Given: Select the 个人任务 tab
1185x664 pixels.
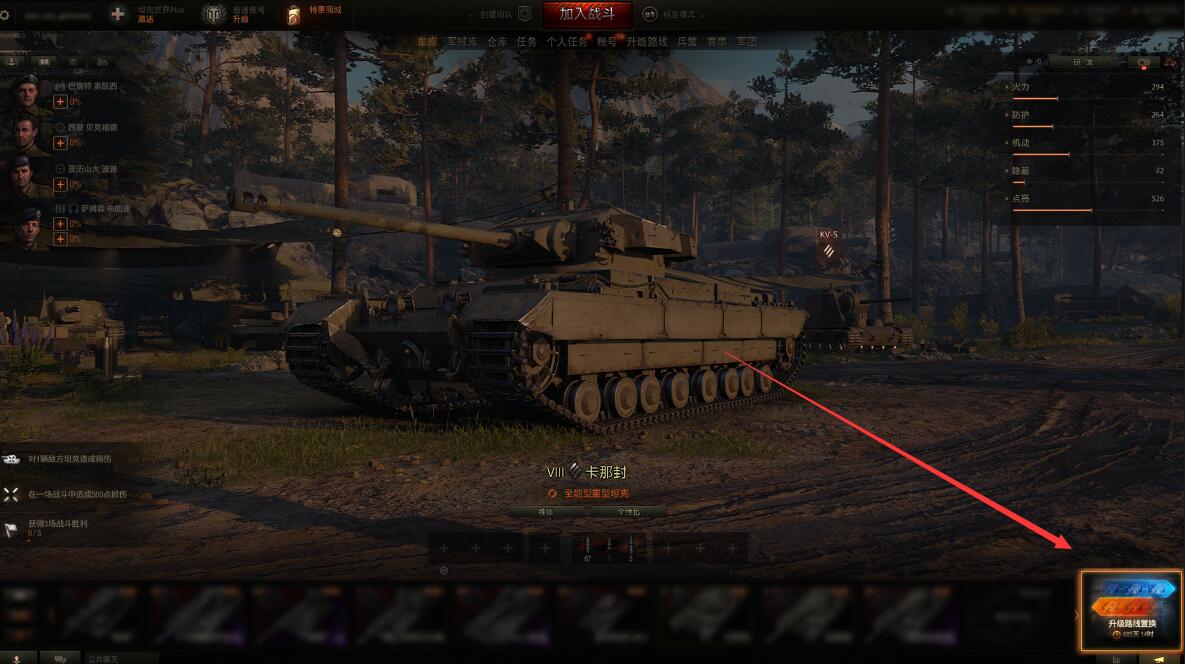Looking at the screenshot, I should click(x=563, y=42).
